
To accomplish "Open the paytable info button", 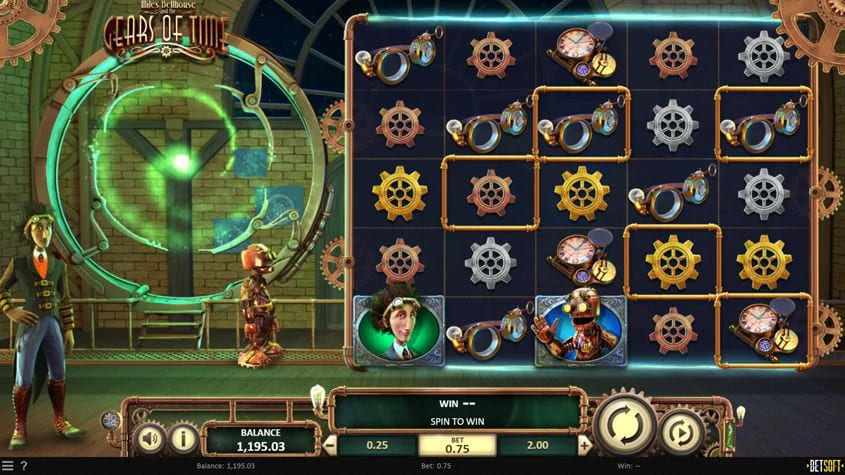I will tap(182, 438).
